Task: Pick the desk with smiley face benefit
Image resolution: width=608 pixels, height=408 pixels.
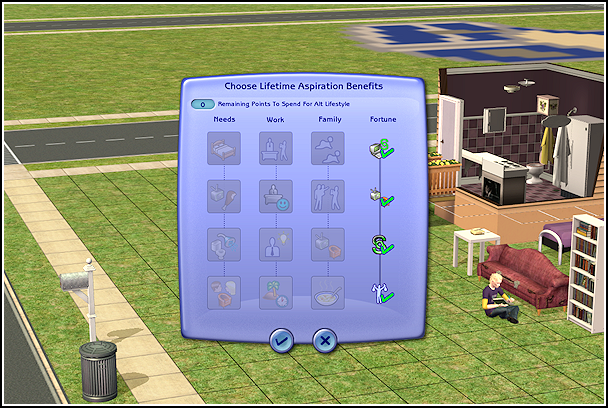Action: tap(275, 196)
